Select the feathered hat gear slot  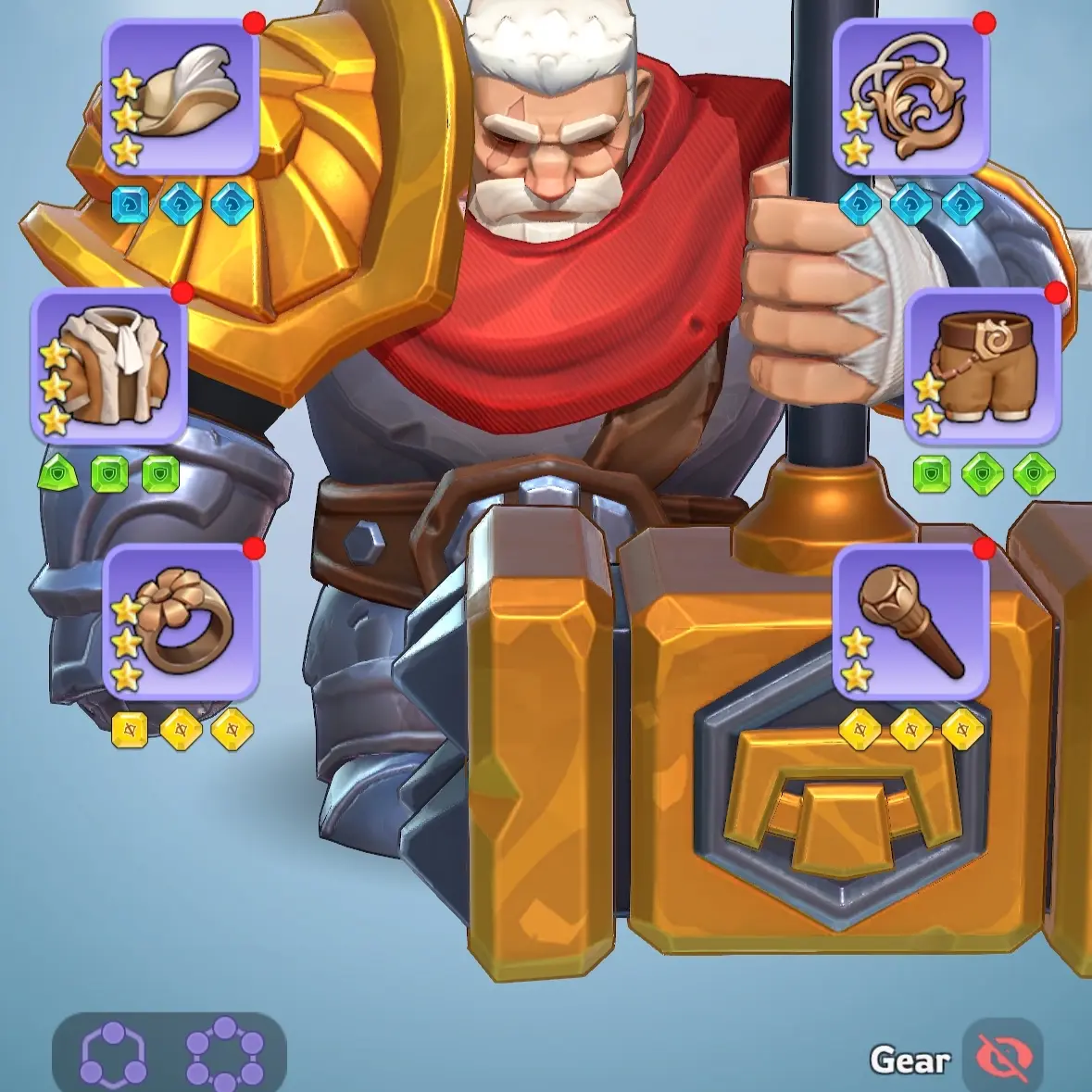point(181,96)
